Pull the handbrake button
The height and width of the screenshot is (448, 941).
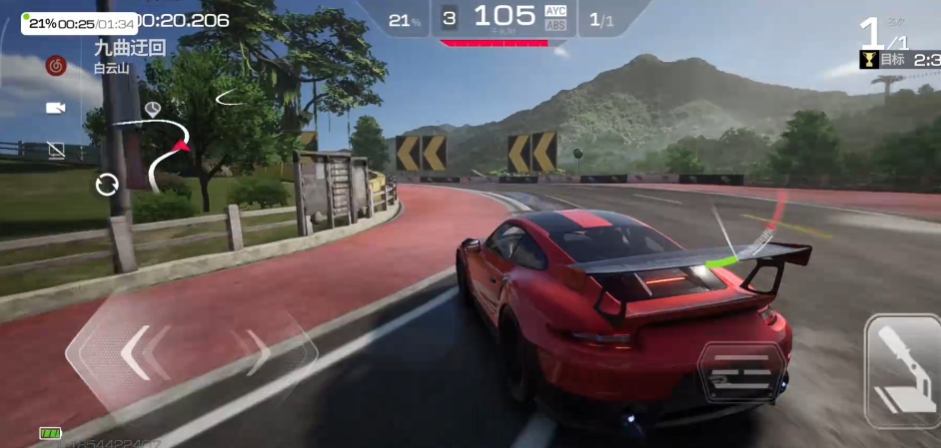coord(902,371)
